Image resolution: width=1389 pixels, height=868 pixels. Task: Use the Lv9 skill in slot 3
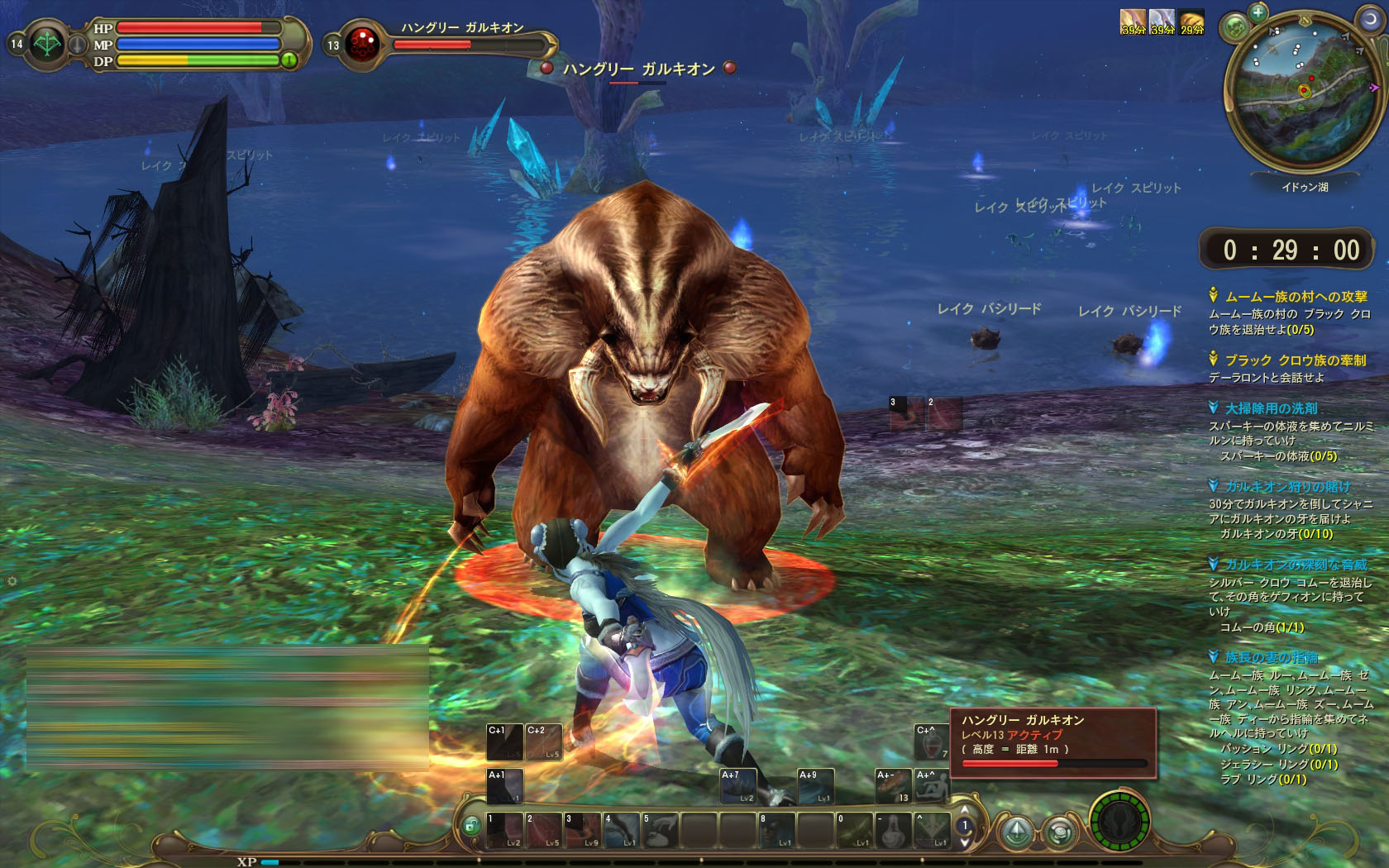[582, 830]
